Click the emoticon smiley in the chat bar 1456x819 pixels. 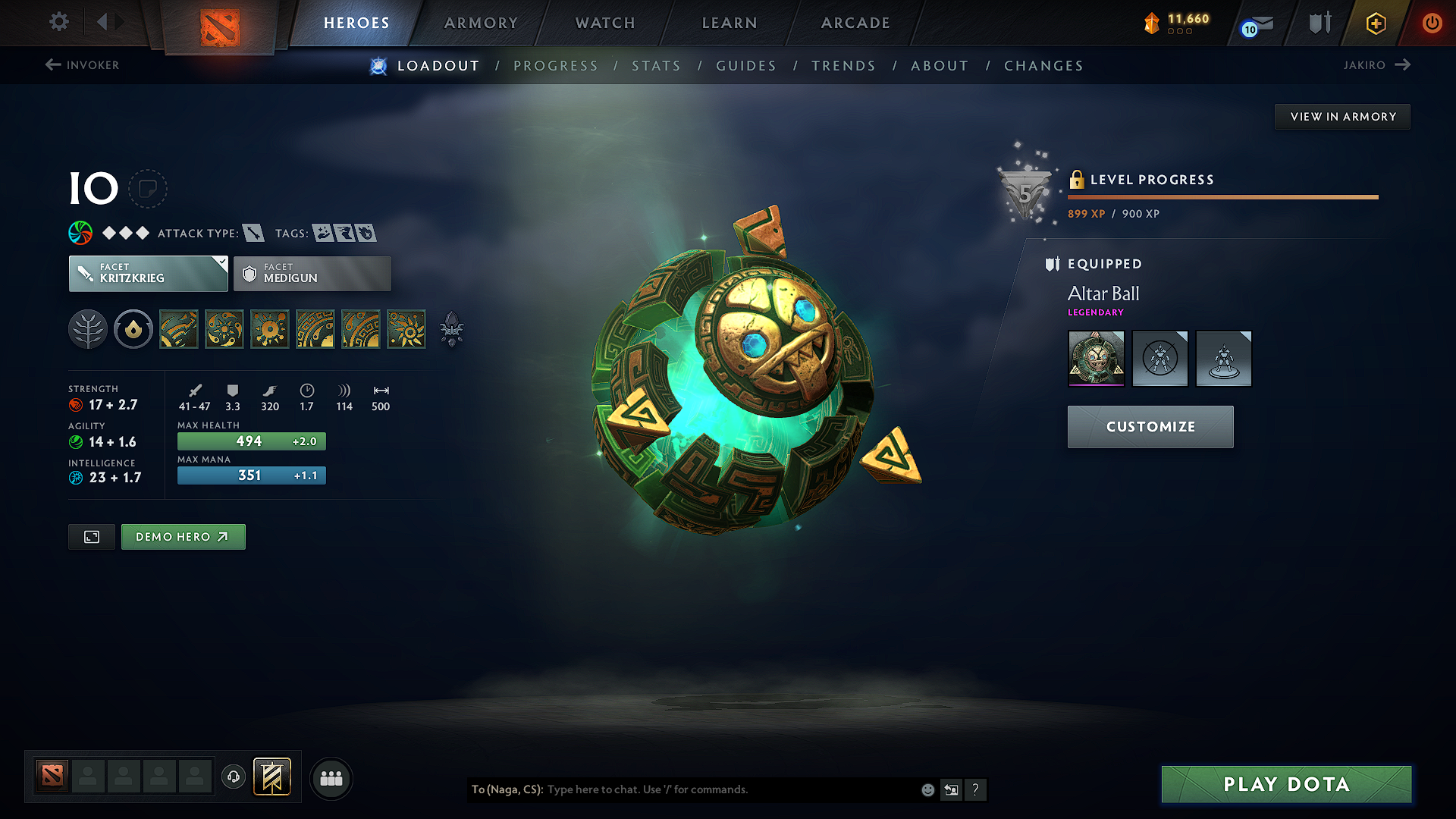[x=927, y=789]
